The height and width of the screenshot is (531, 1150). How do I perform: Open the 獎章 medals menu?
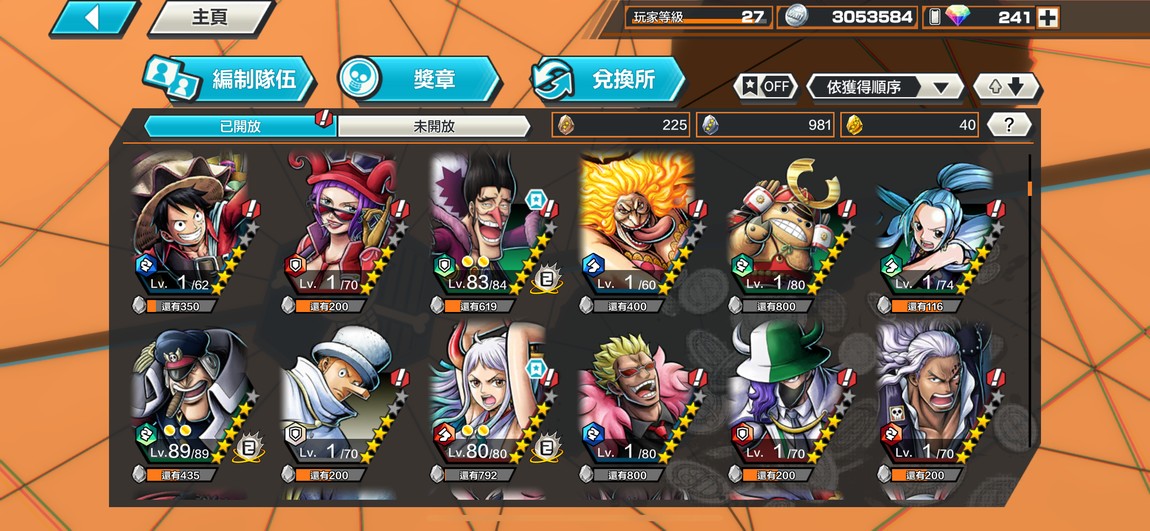418,80
